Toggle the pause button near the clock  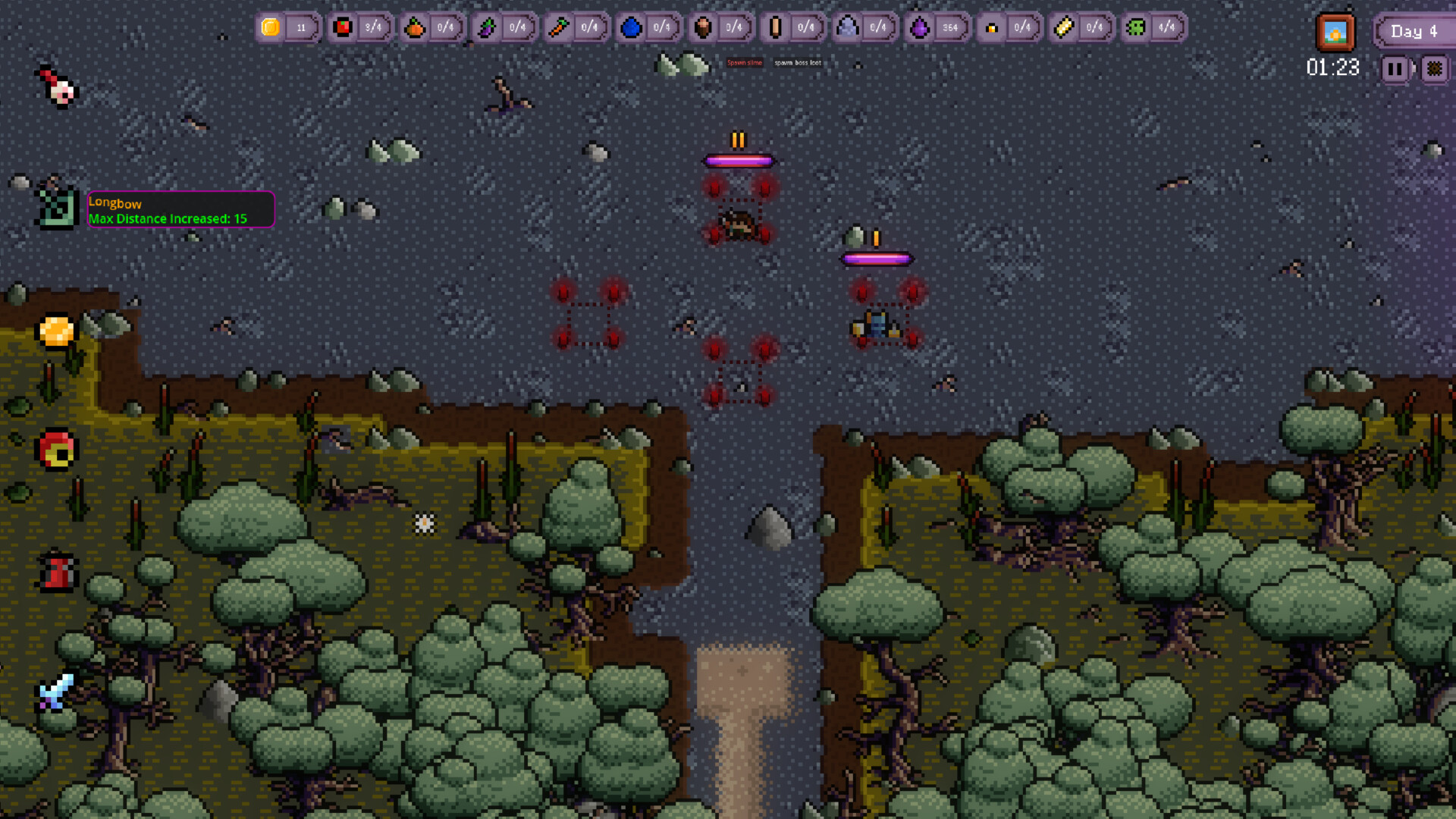(1395, 69)
